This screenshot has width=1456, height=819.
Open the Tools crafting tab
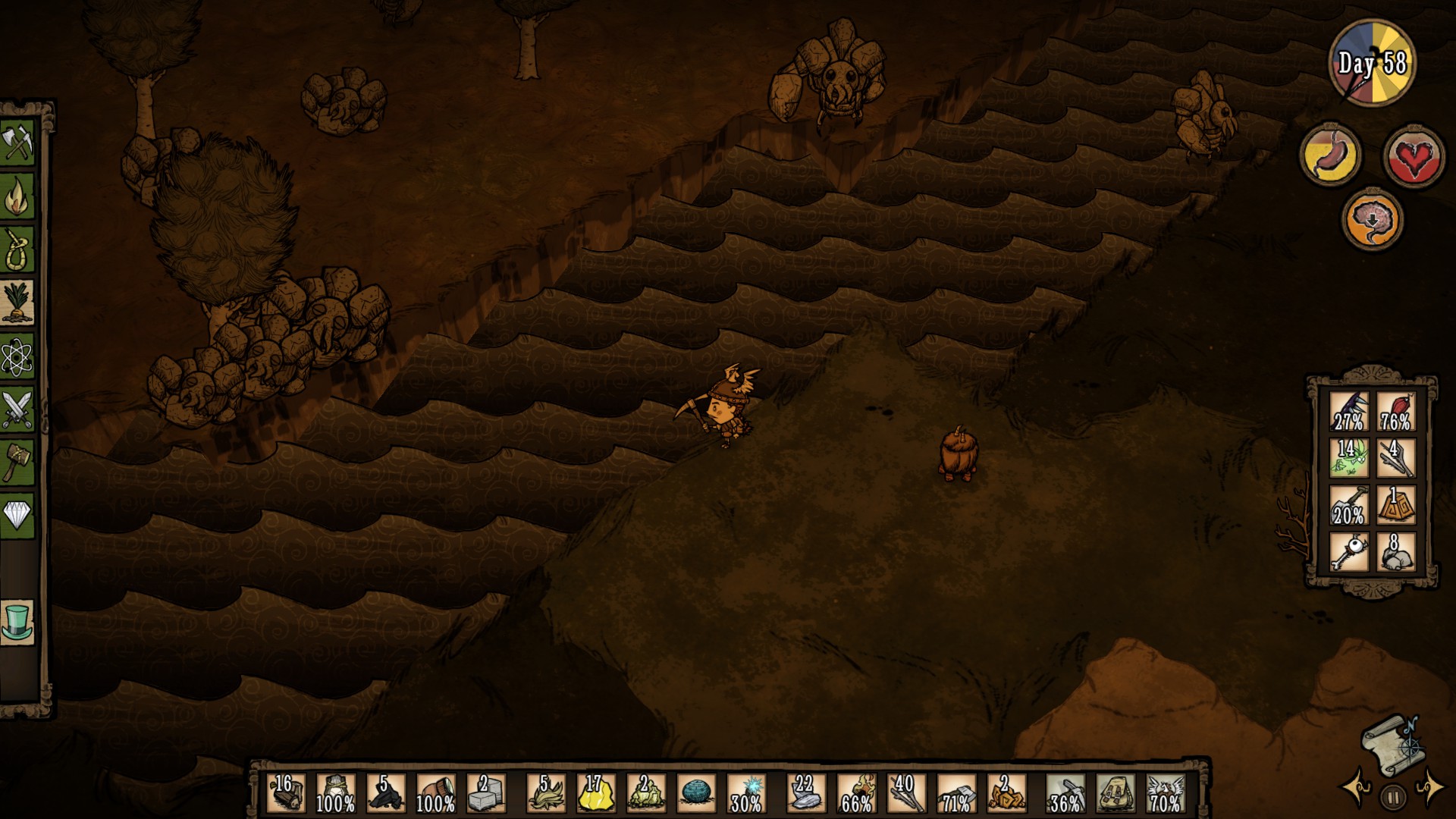(17, 143)
